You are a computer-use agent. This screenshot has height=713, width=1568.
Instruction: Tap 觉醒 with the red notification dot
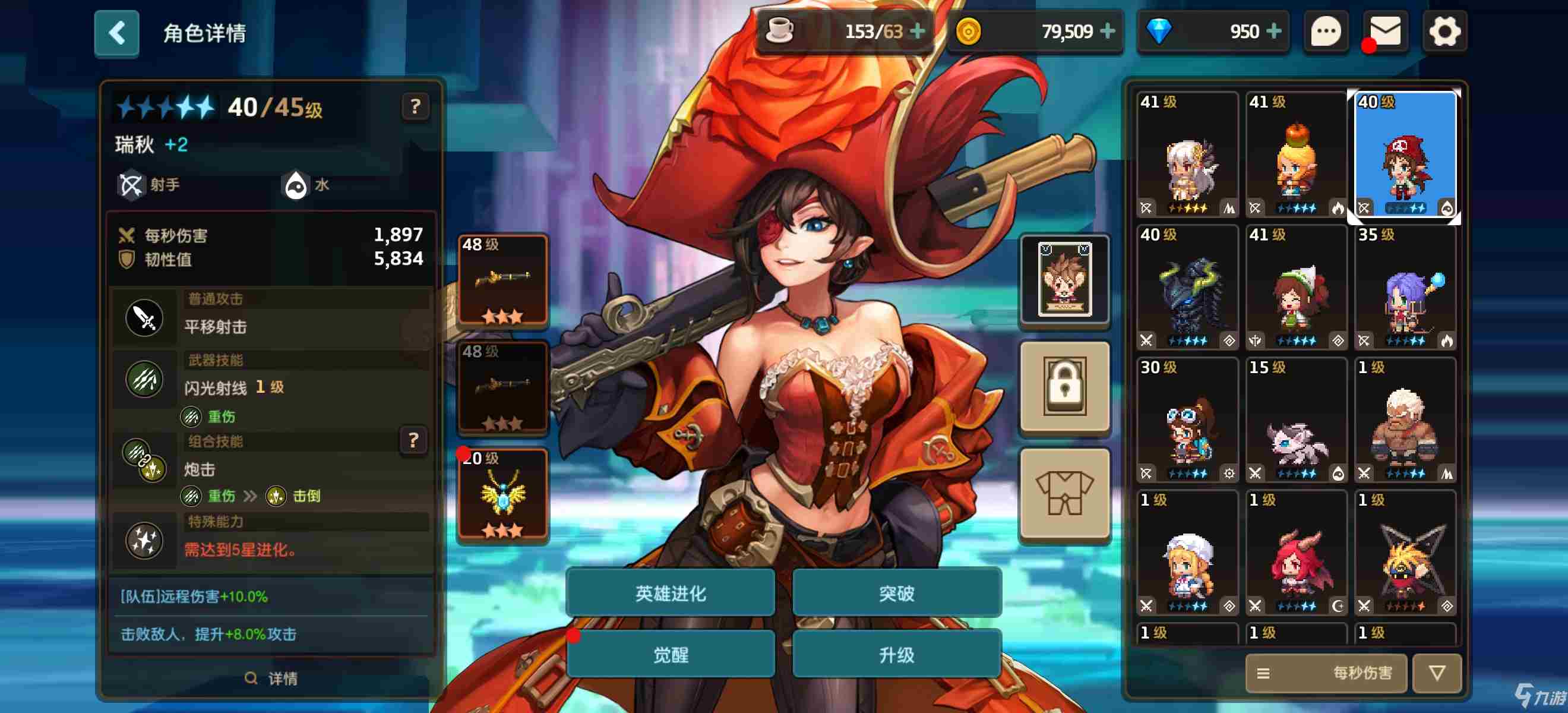click(x=671, y=655)
